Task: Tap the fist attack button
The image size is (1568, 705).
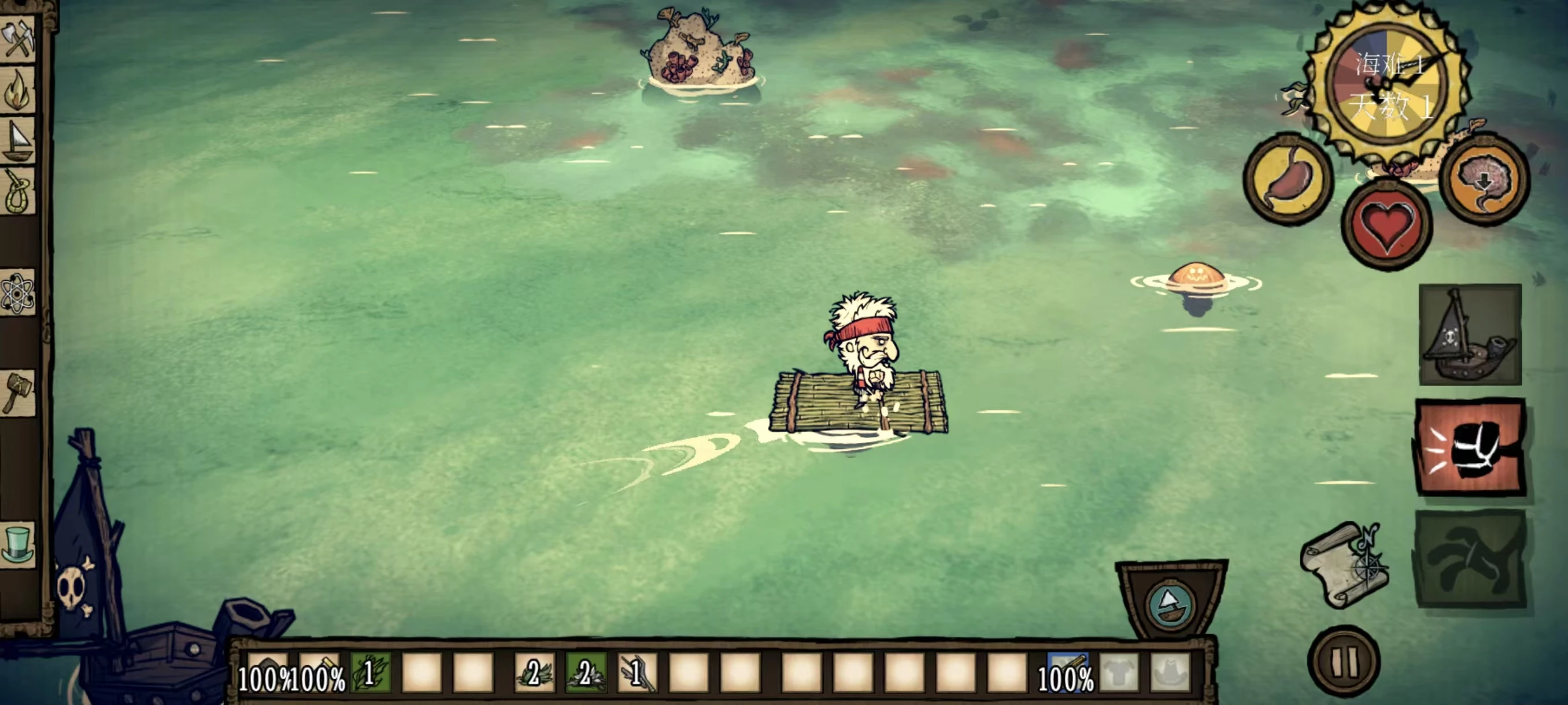Action: pyautogui.click(x=1470, y=447)
